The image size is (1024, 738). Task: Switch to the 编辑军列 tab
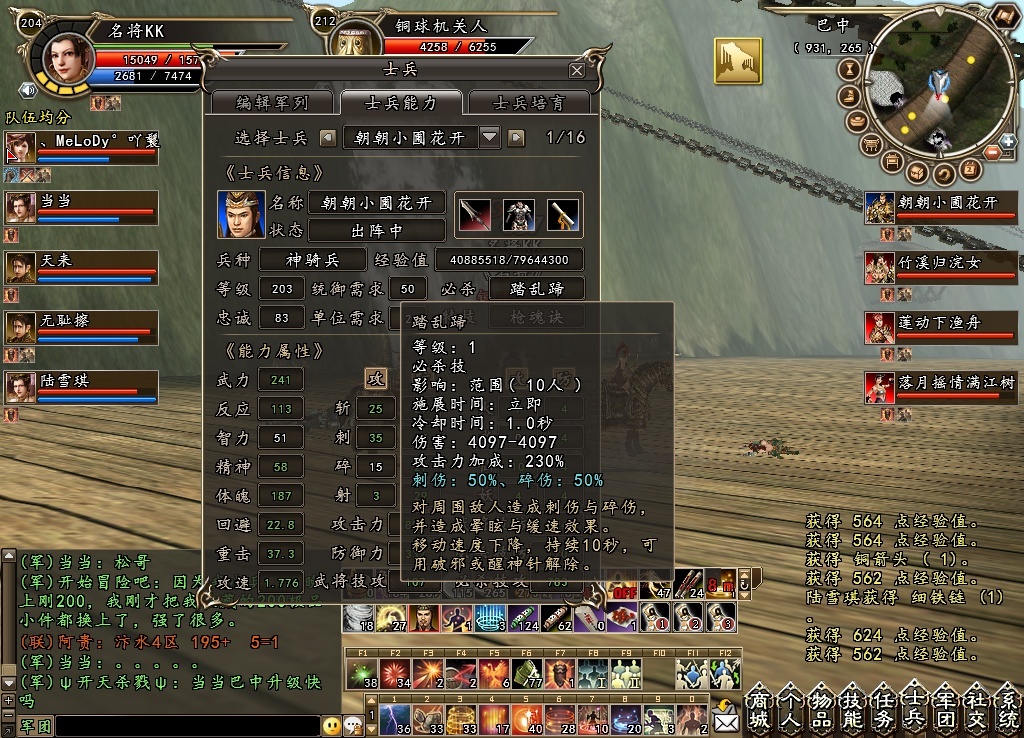click(272, 102)
